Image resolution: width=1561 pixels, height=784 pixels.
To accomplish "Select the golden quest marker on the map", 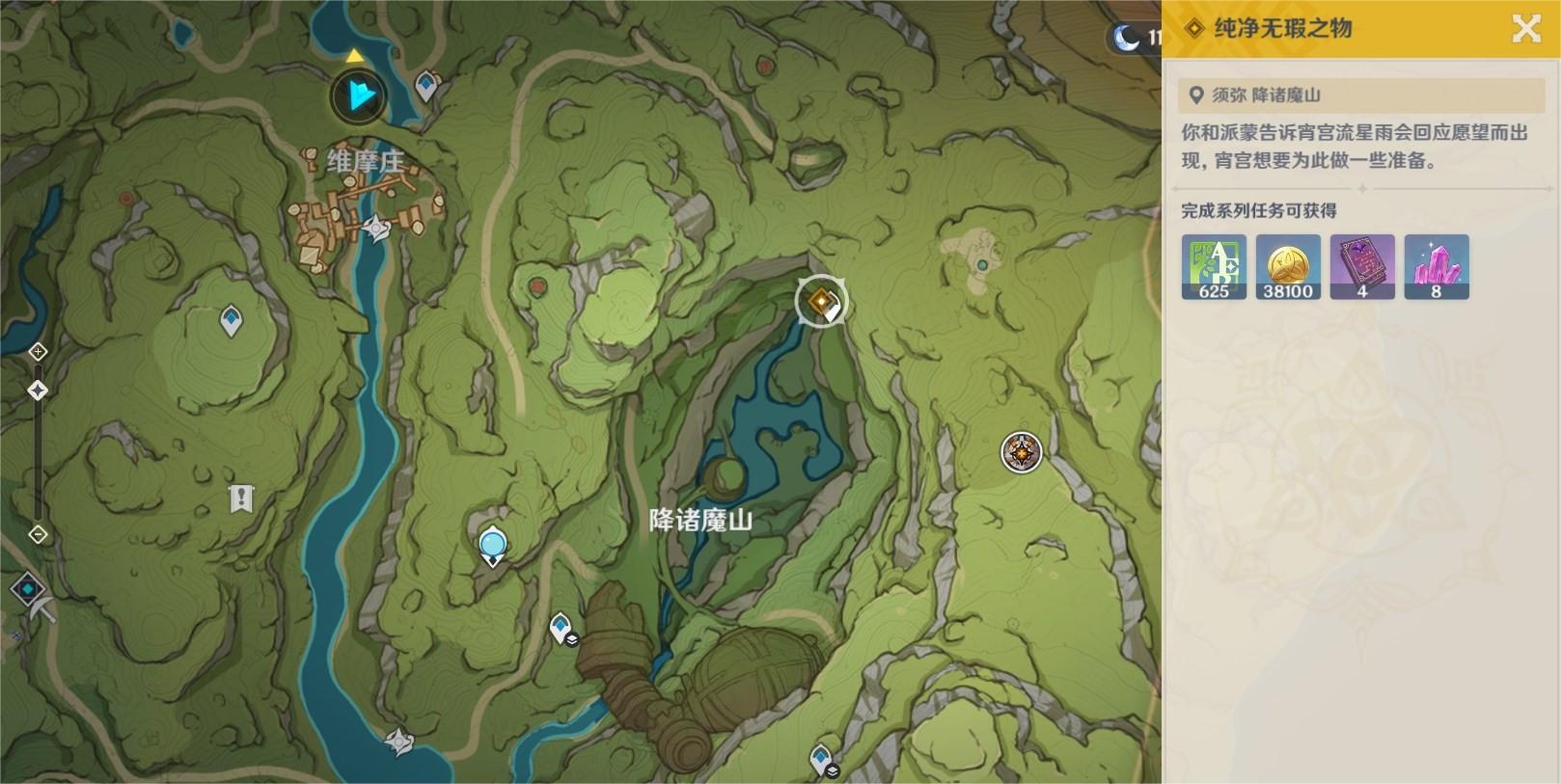I will point(821,302).
